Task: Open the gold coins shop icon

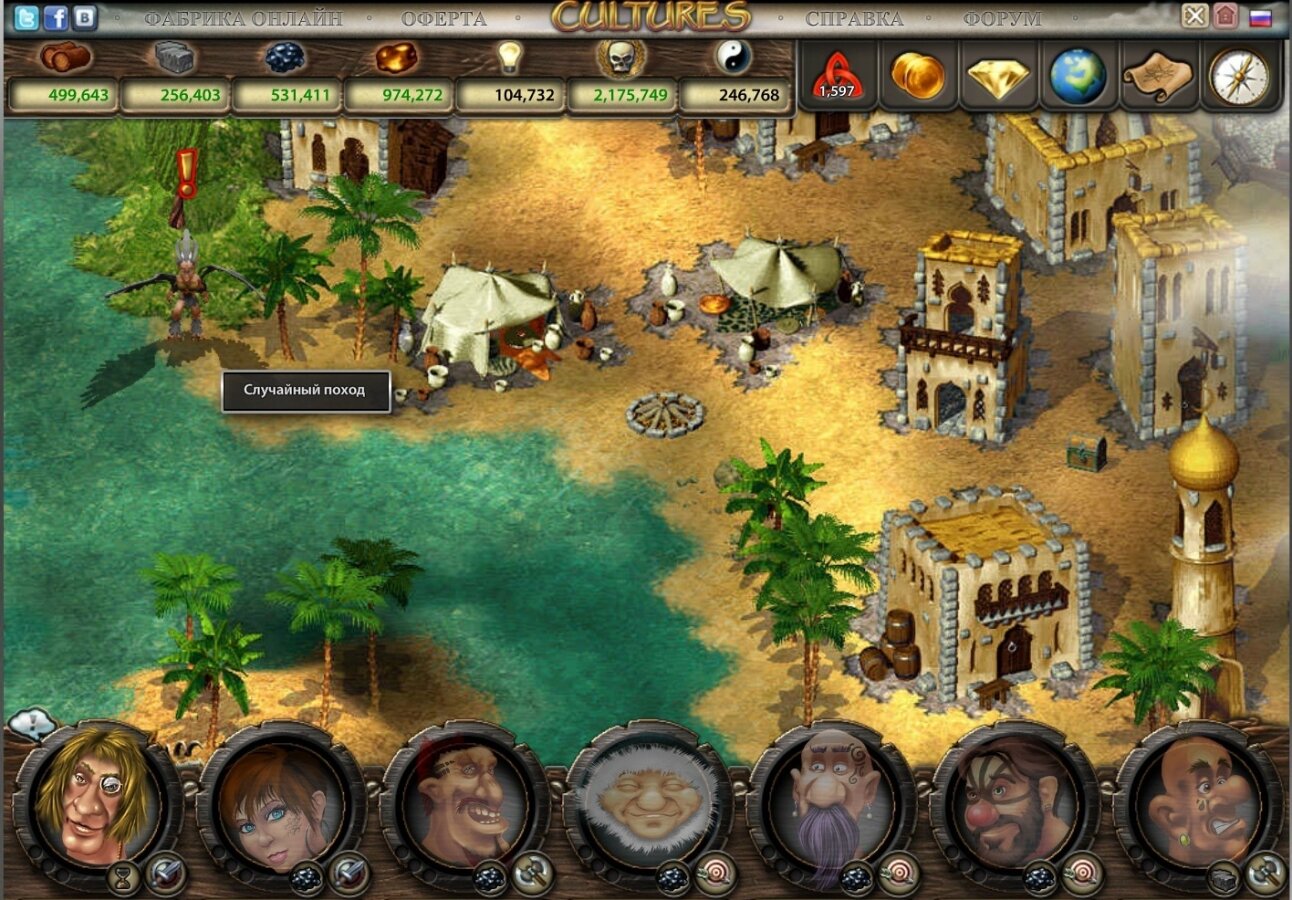Action: (x=918, y=76)
